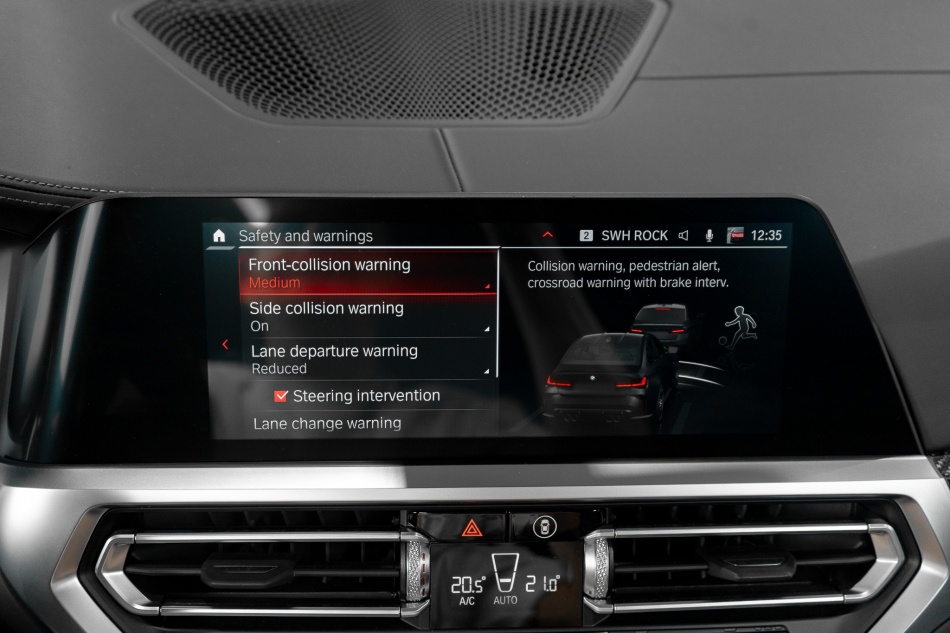Tap the speaker volume icon
Viewport: 950px width, 633px height.
coord(684,236)
